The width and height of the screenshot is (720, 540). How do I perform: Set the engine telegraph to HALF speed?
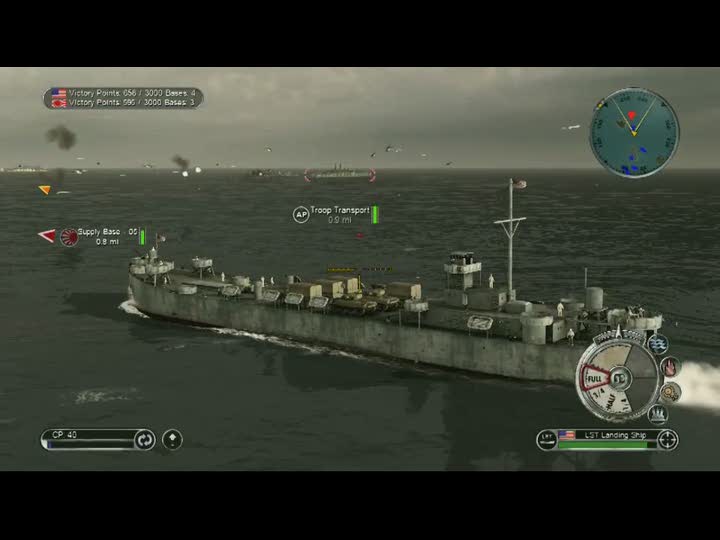pyautogui.click(x=608, y=400)
